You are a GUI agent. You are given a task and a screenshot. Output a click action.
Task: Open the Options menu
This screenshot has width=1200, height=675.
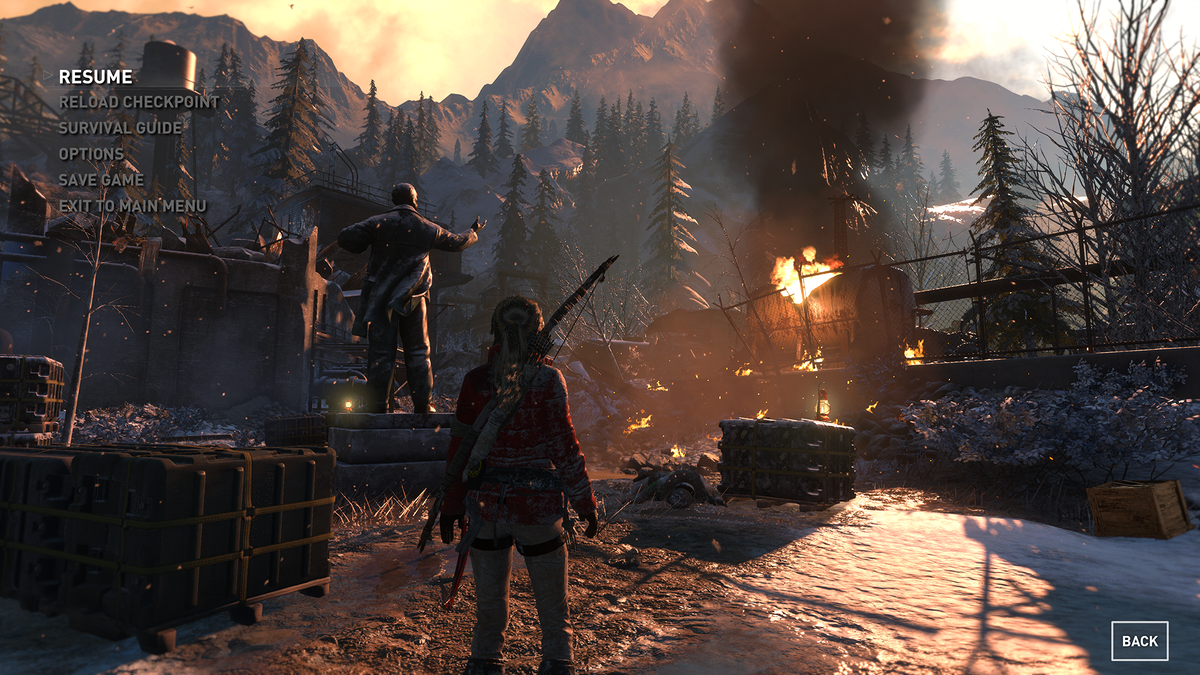tap(91, 154)
